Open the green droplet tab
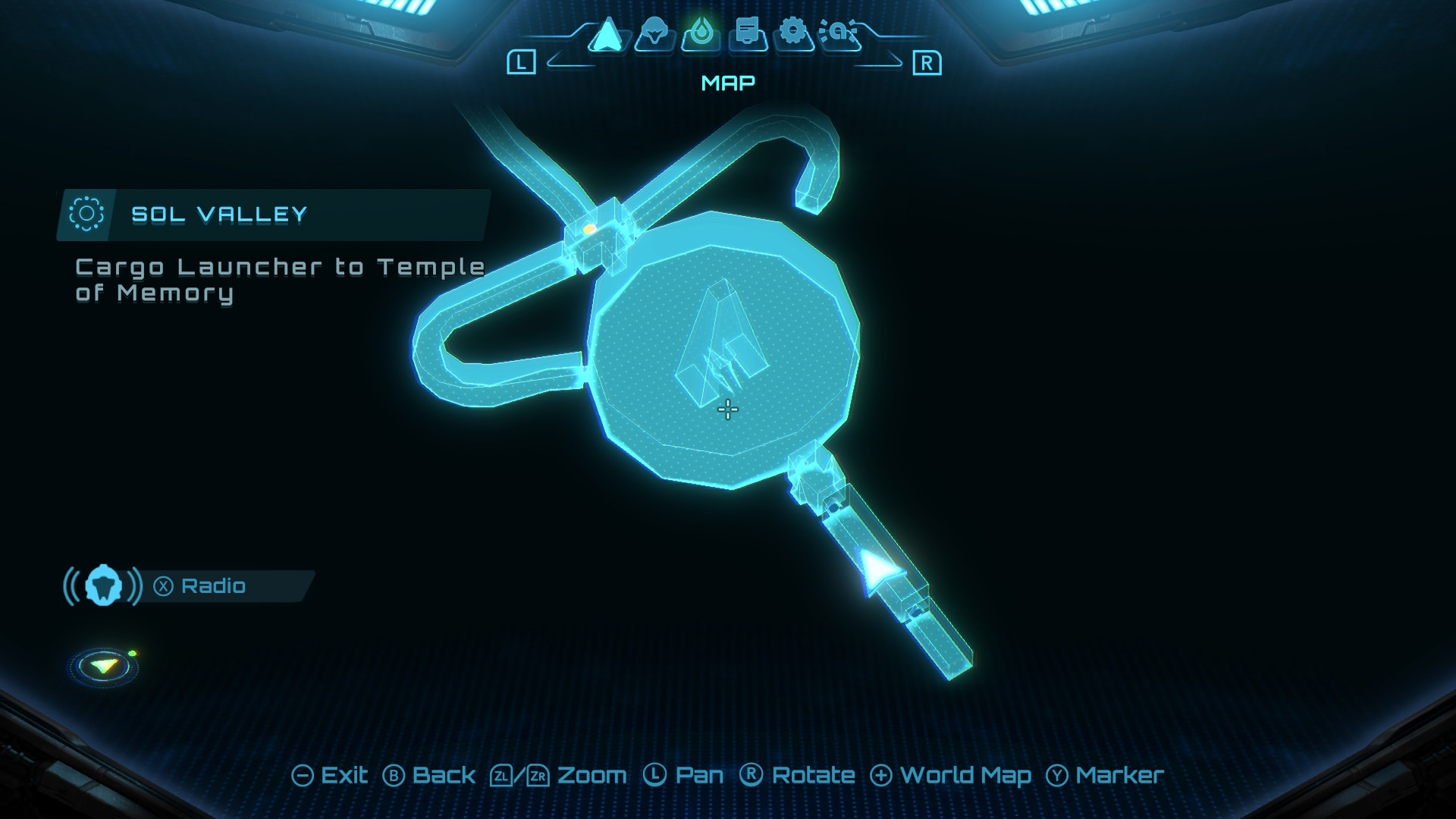The height and width of the screenshot is (819, 1456). coord(701,35)
